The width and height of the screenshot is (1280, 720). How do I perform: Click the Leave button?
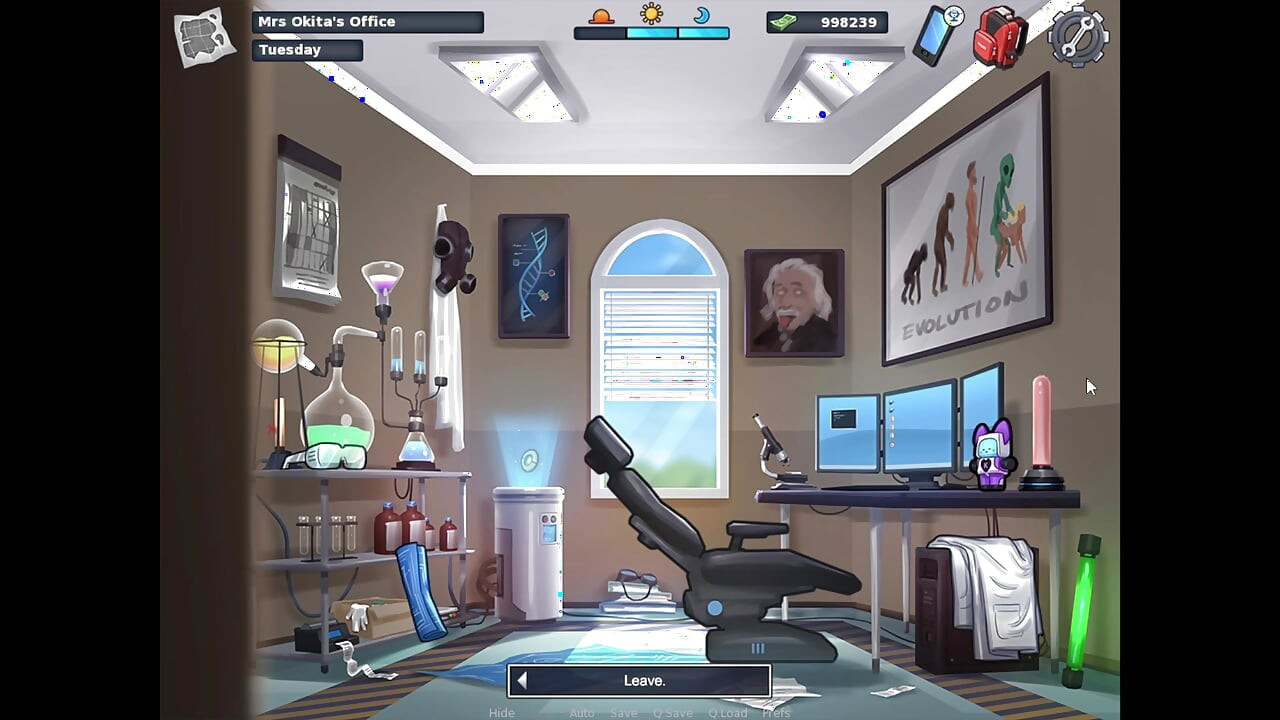click(x=640, y=680)
